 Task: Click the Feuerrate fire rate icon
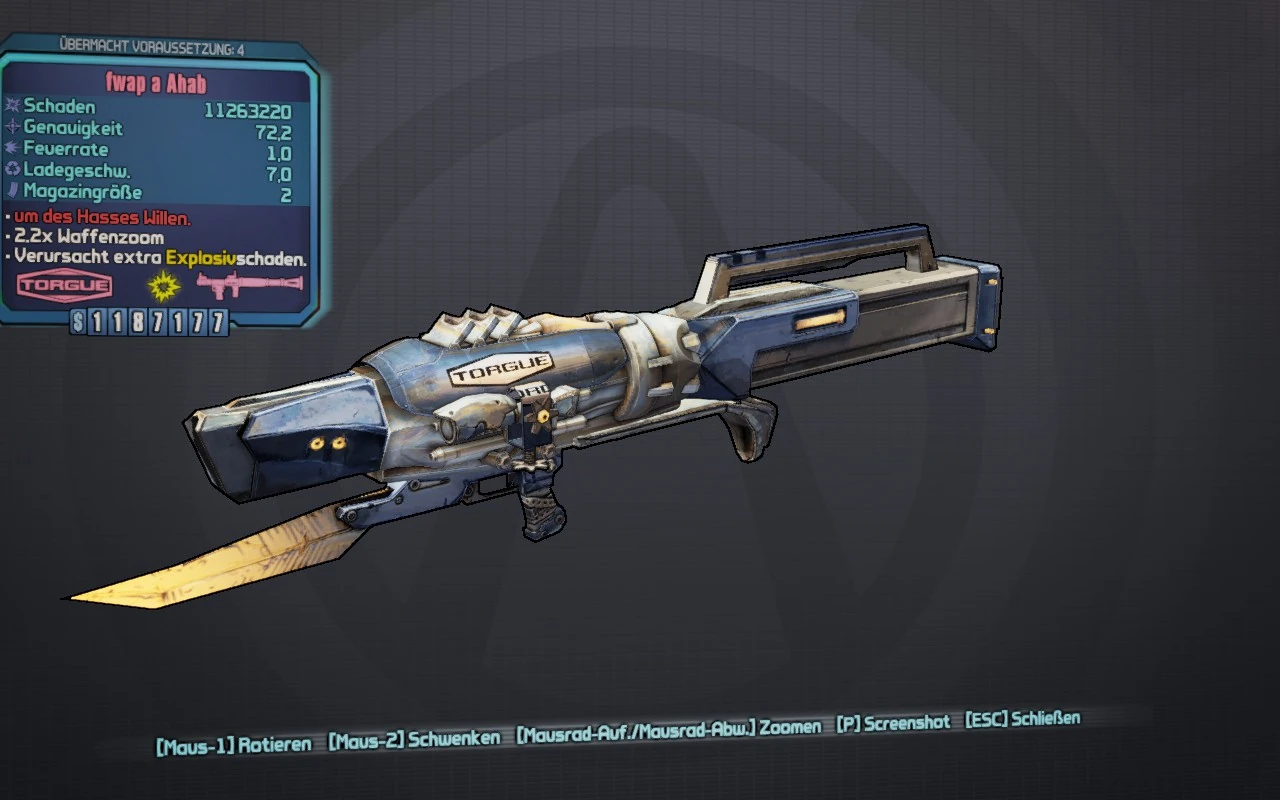[x=14, y=148]
